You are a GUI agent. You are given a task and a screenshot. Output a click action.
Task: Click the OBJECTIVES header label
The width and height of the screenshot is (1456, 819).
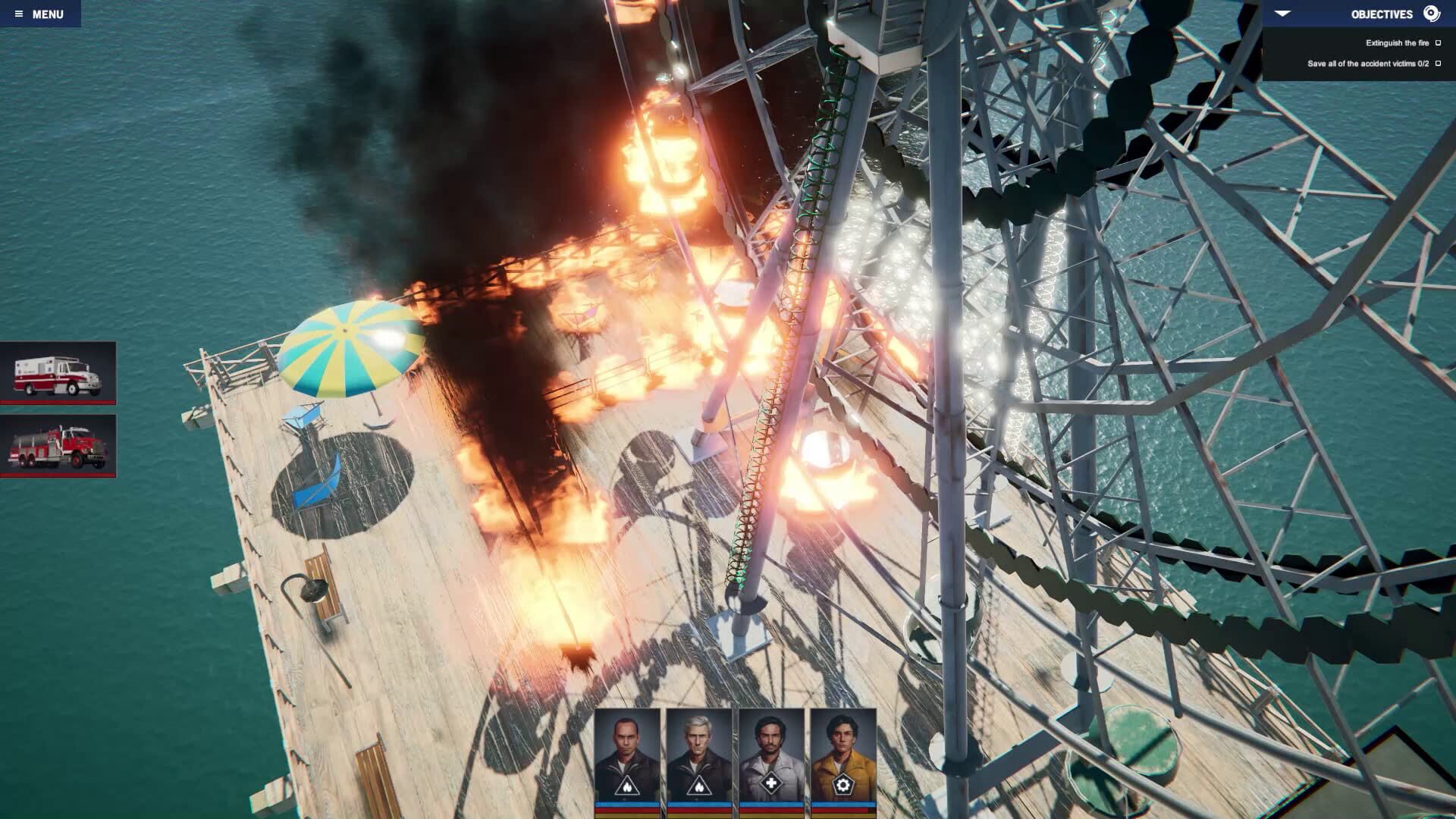tap(1382, 13)
